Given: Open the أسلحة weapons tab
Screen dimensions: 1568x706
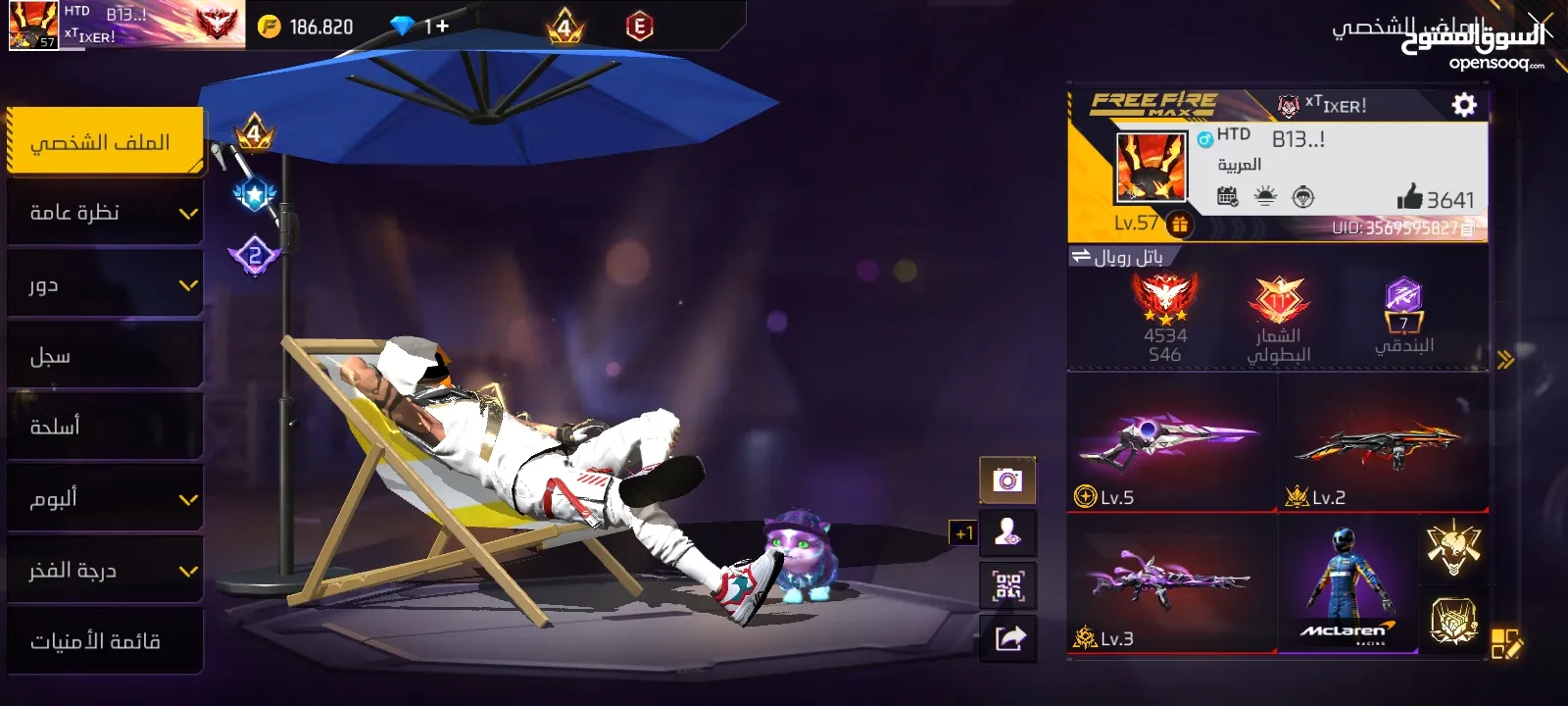Looking at the screenshot, I should click(104, 427).
